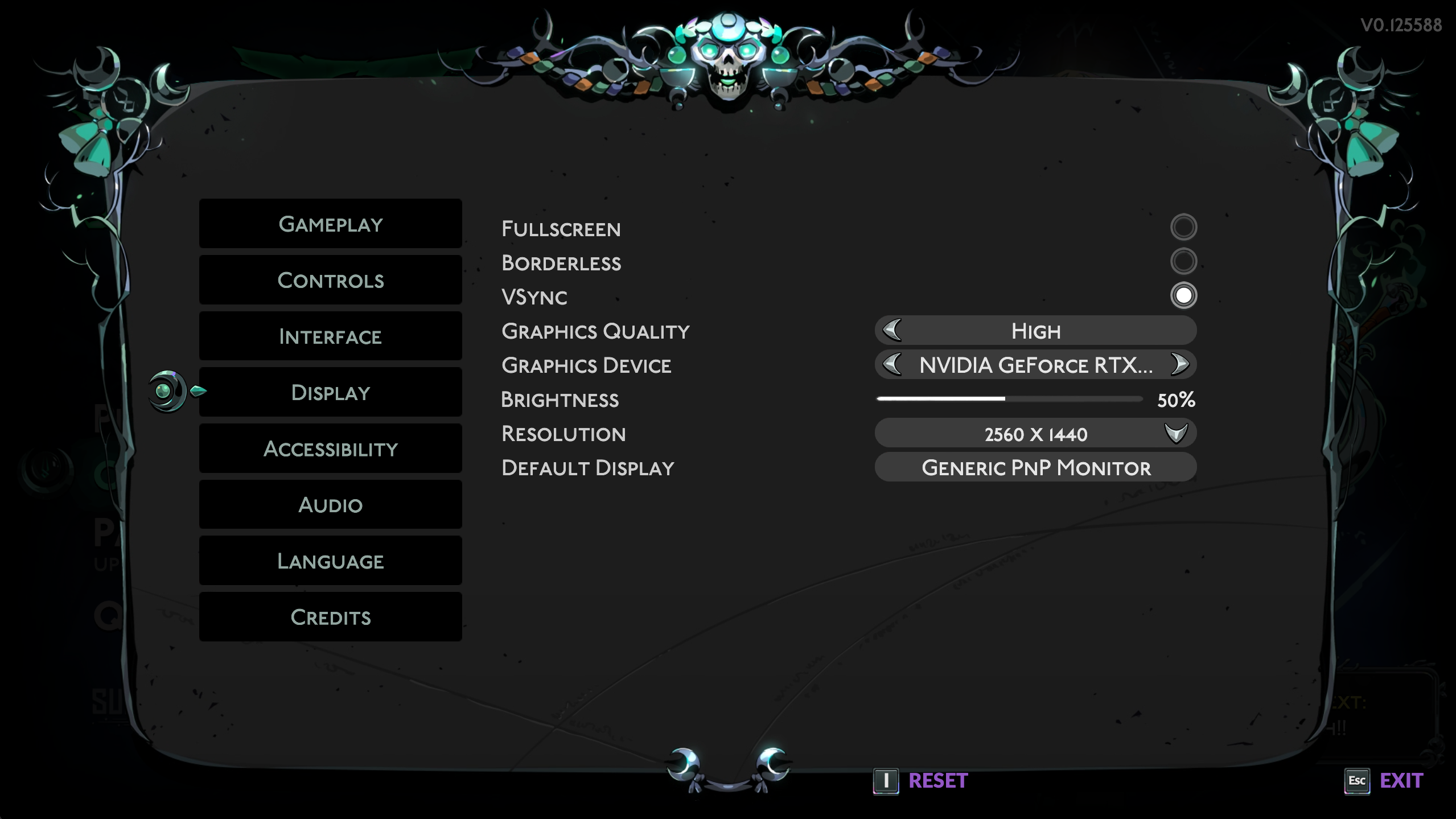
Task: Choose the Display settings tab
Action: tap(330, 392)
